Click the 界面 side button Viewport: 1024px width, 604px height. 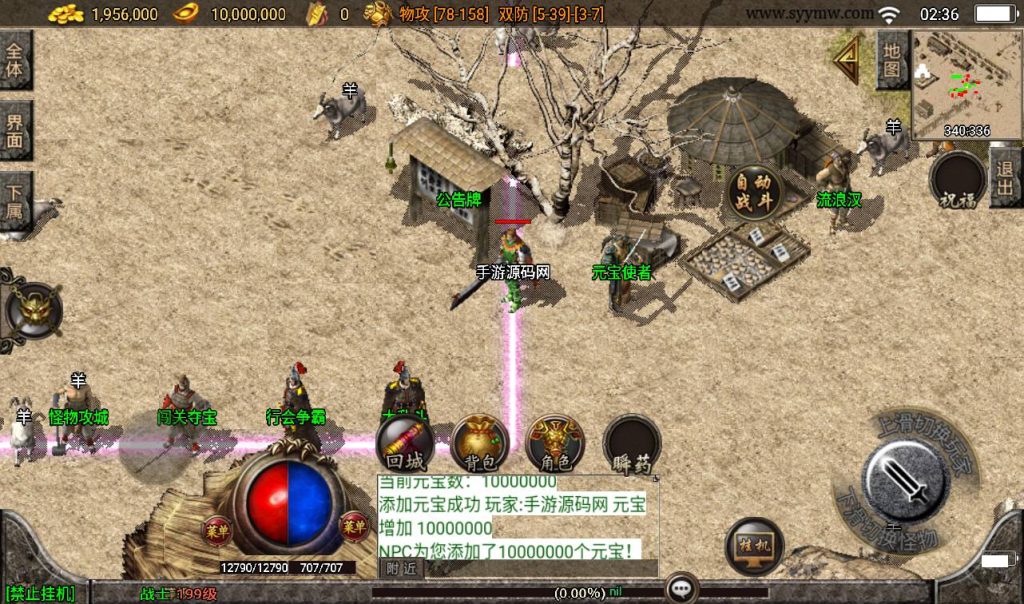point(15,131)
